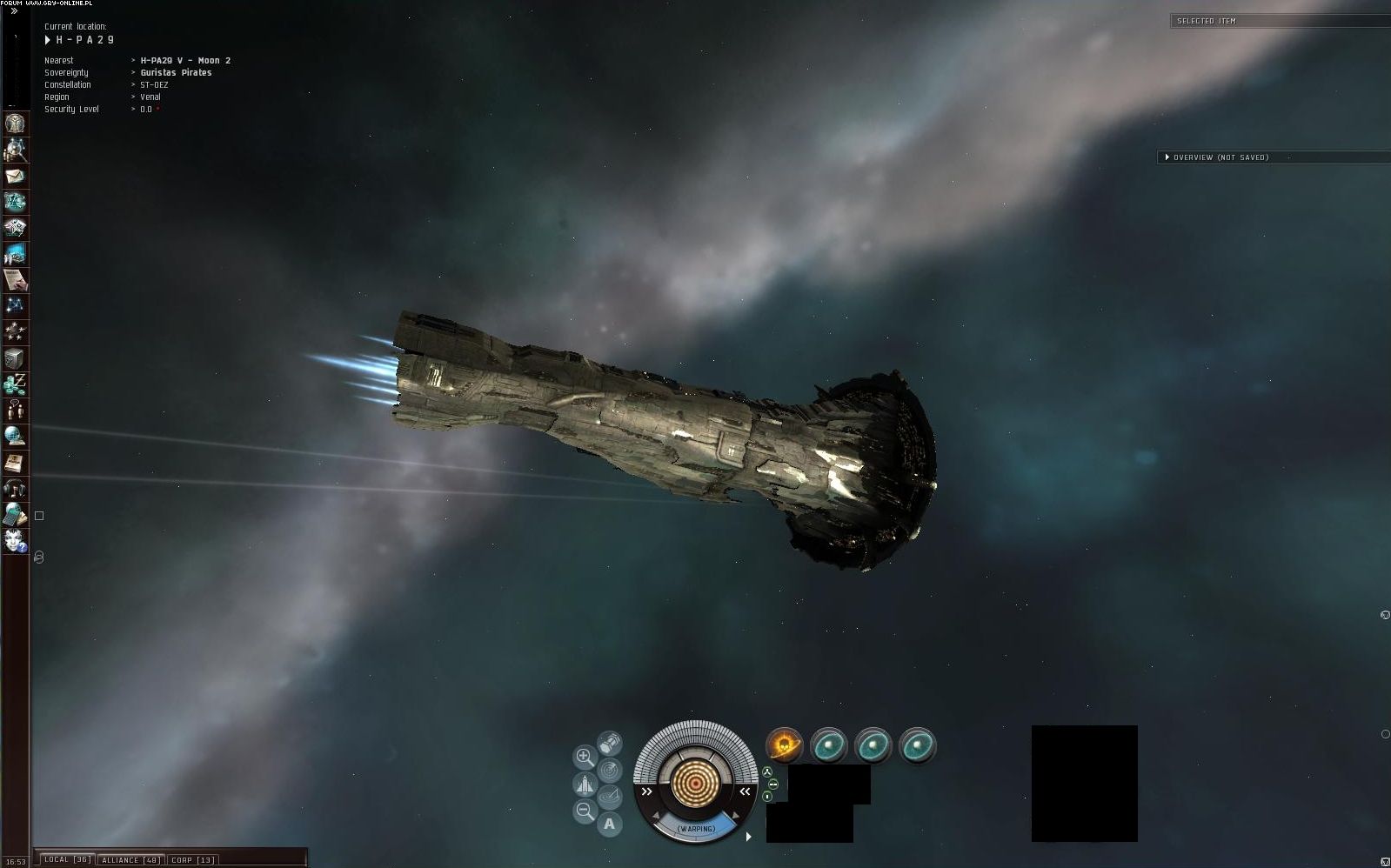Click the zoom-in magnifier button
The image size is (1391, 868).
pyautogui.click(x=585, y=757)
